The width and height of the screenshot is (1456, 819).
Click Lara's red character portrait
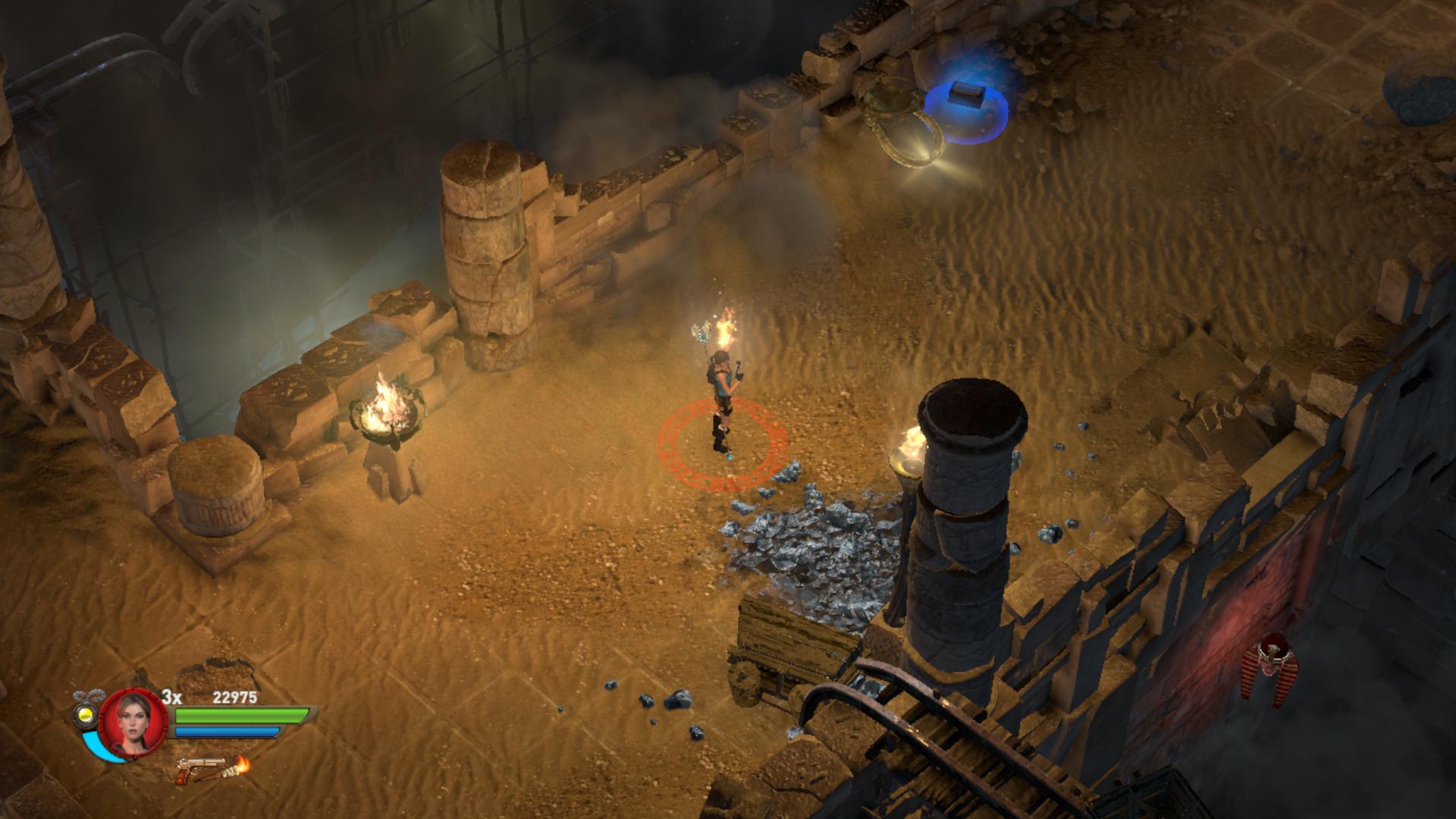click(133, 721)
